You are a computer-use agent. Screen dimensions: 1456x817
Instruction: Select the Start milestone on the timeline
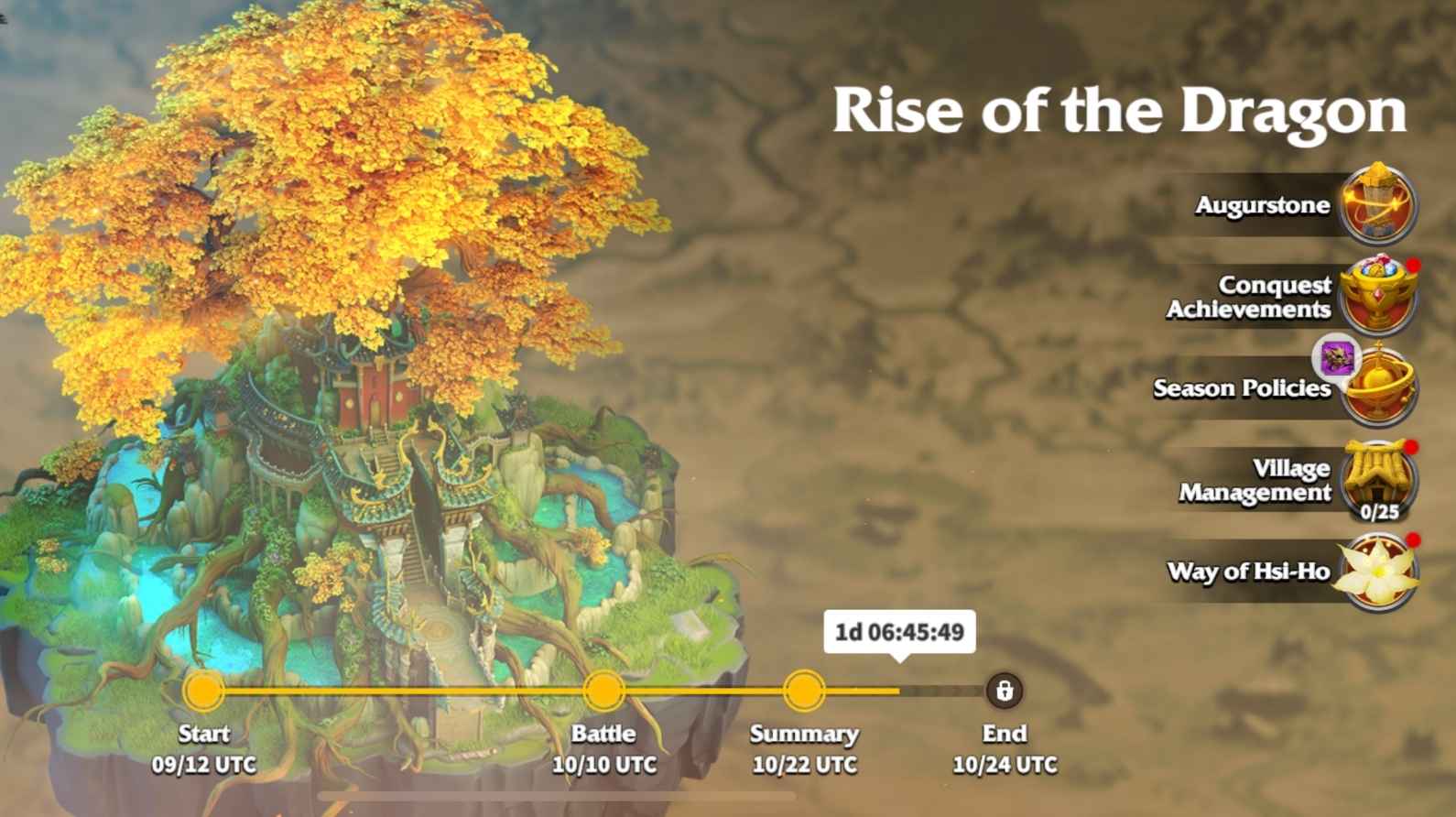click(202, 692)
